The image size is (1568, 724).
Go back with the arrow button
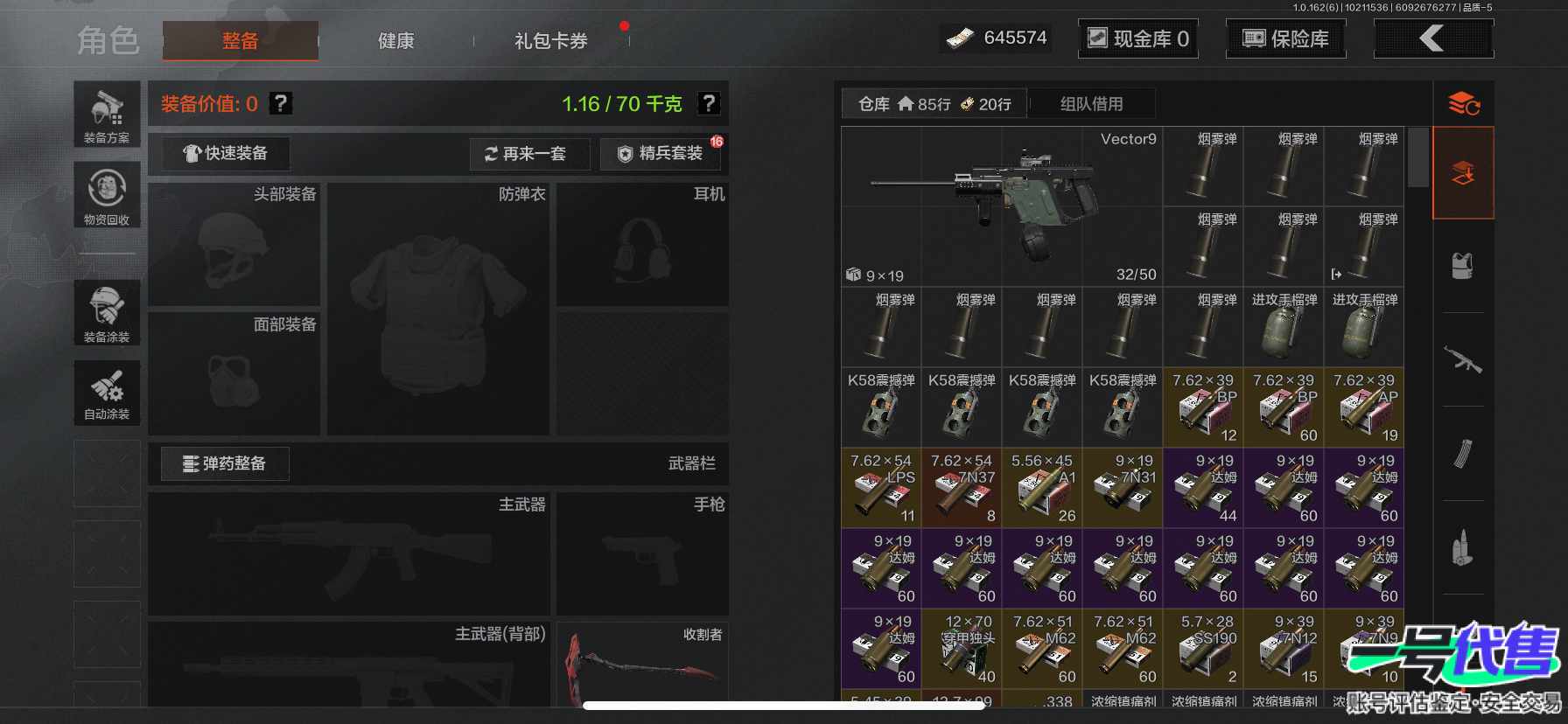coord(1432,38)
